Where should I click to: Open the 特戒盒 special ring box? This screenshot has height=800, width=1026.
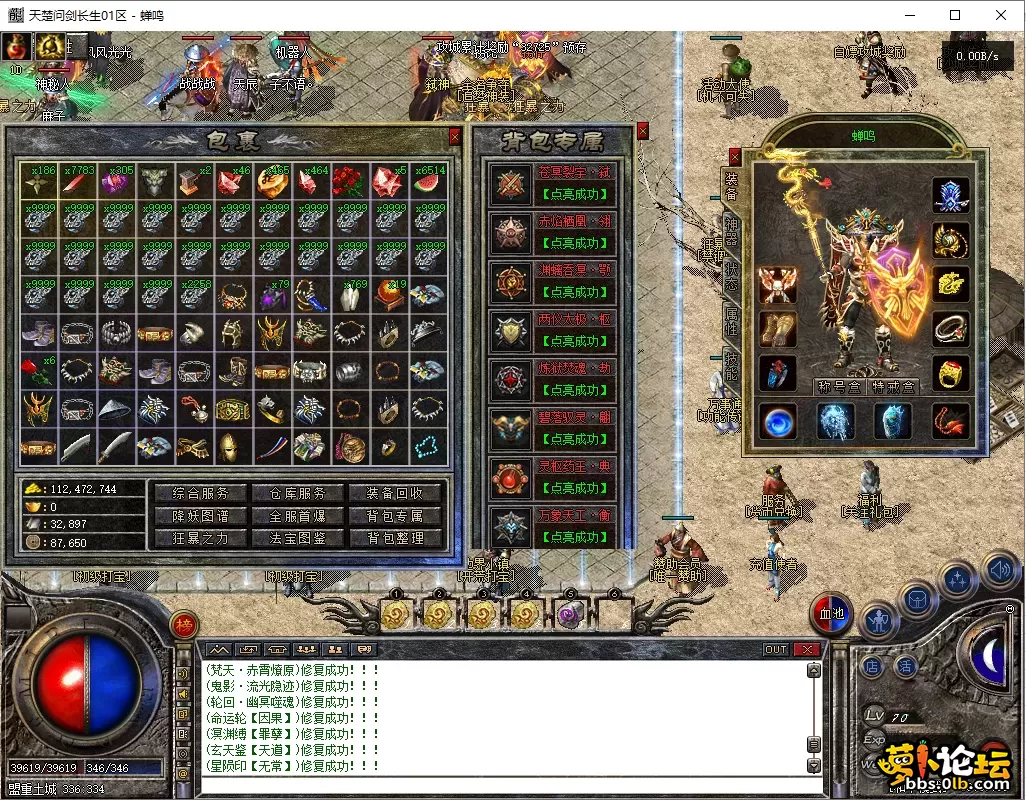tap(893, 387)
